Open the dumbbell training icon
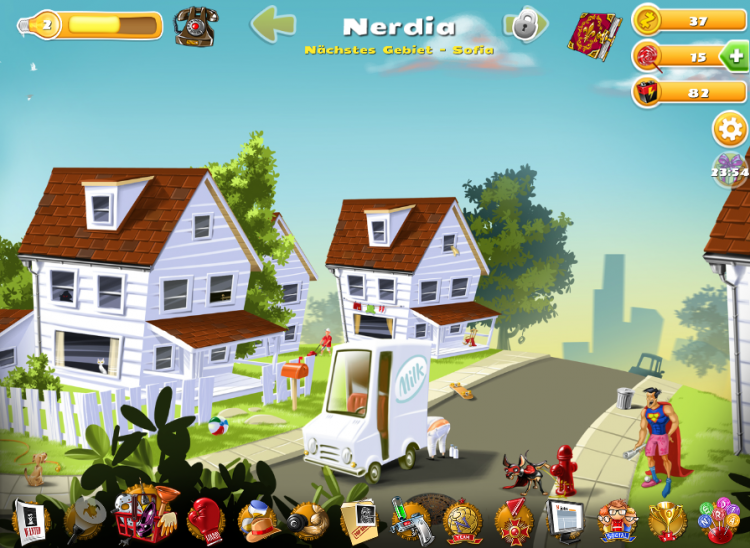Viewport: 750px width, 548px height. (306, 520)
